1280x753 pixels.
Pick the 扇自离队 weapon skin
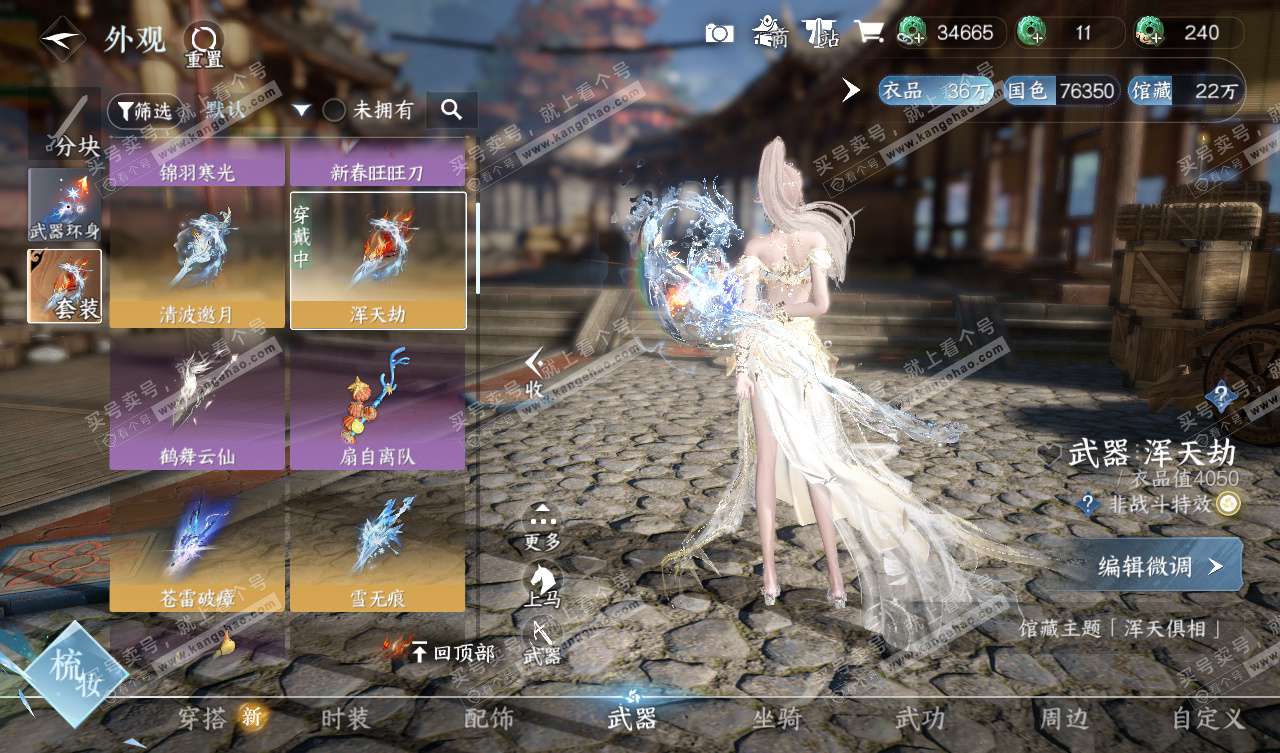378,402
